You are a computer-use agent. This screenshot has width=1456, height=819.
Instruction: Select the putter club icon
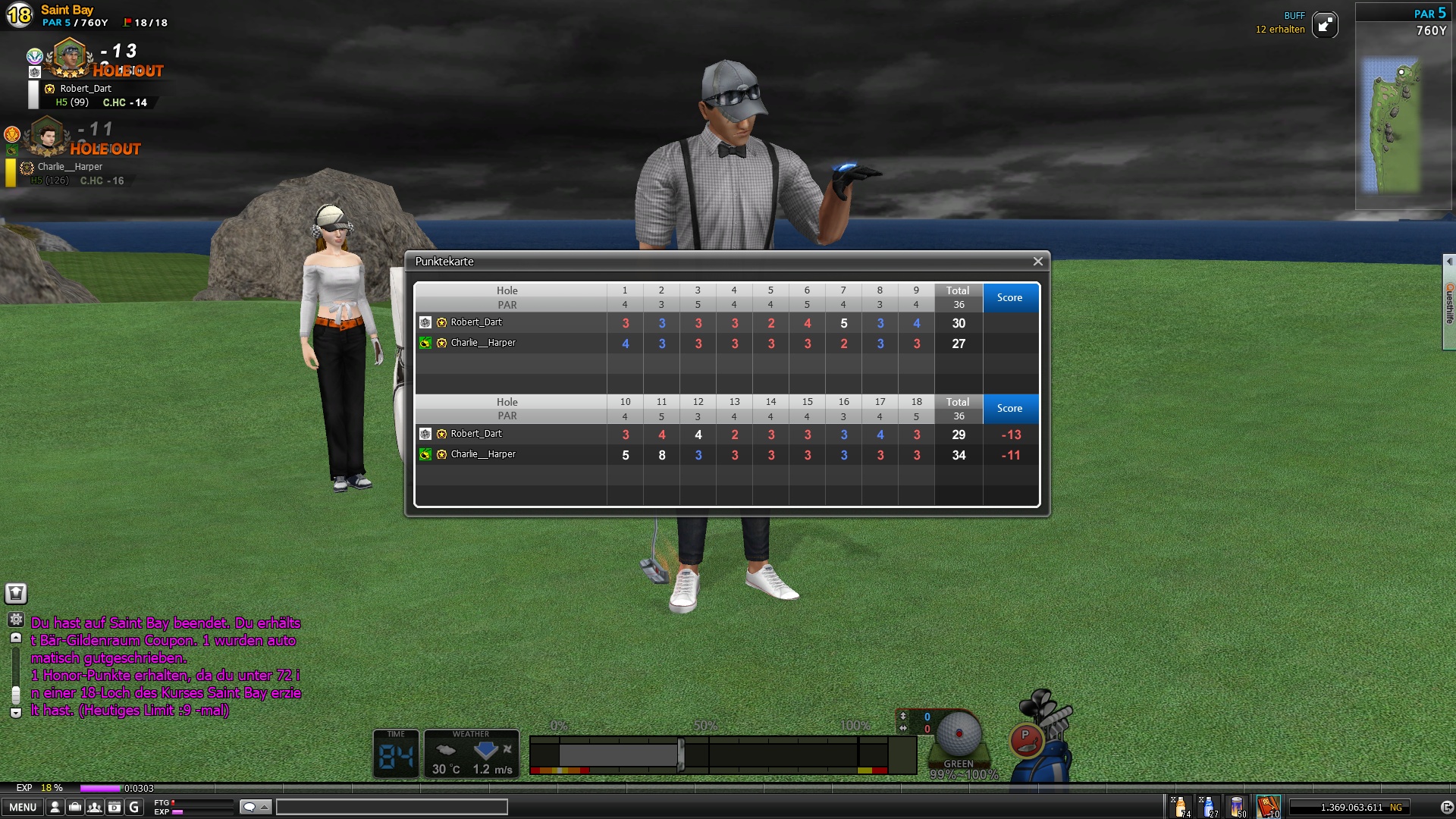coord(1027,739)
